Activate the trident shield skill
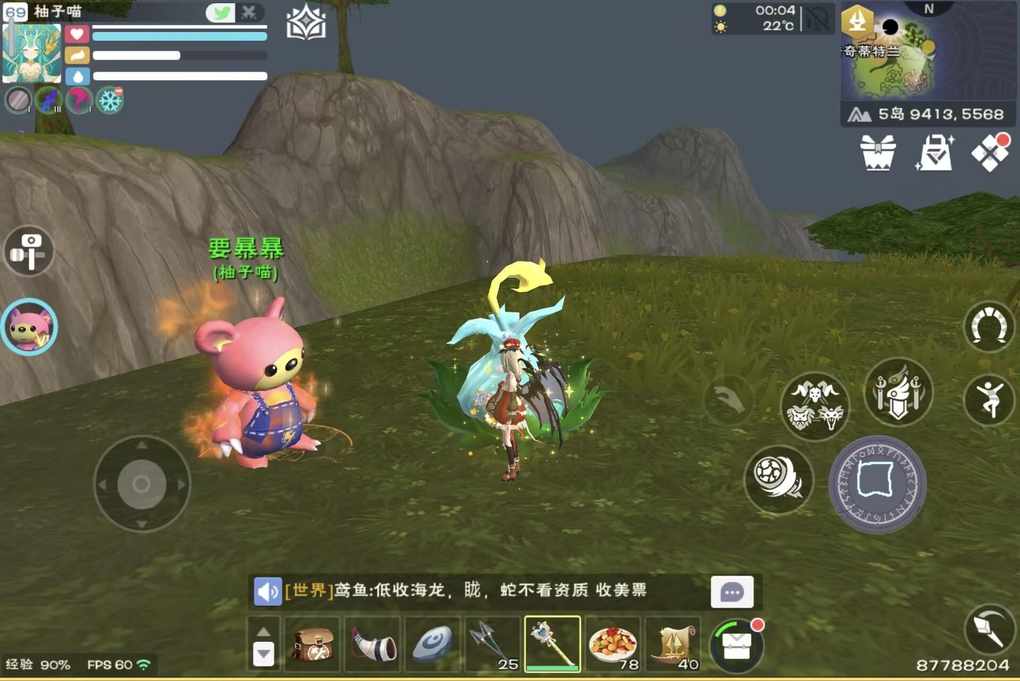This screenshot has height=681, width=1020. click(x=898, y=392)
